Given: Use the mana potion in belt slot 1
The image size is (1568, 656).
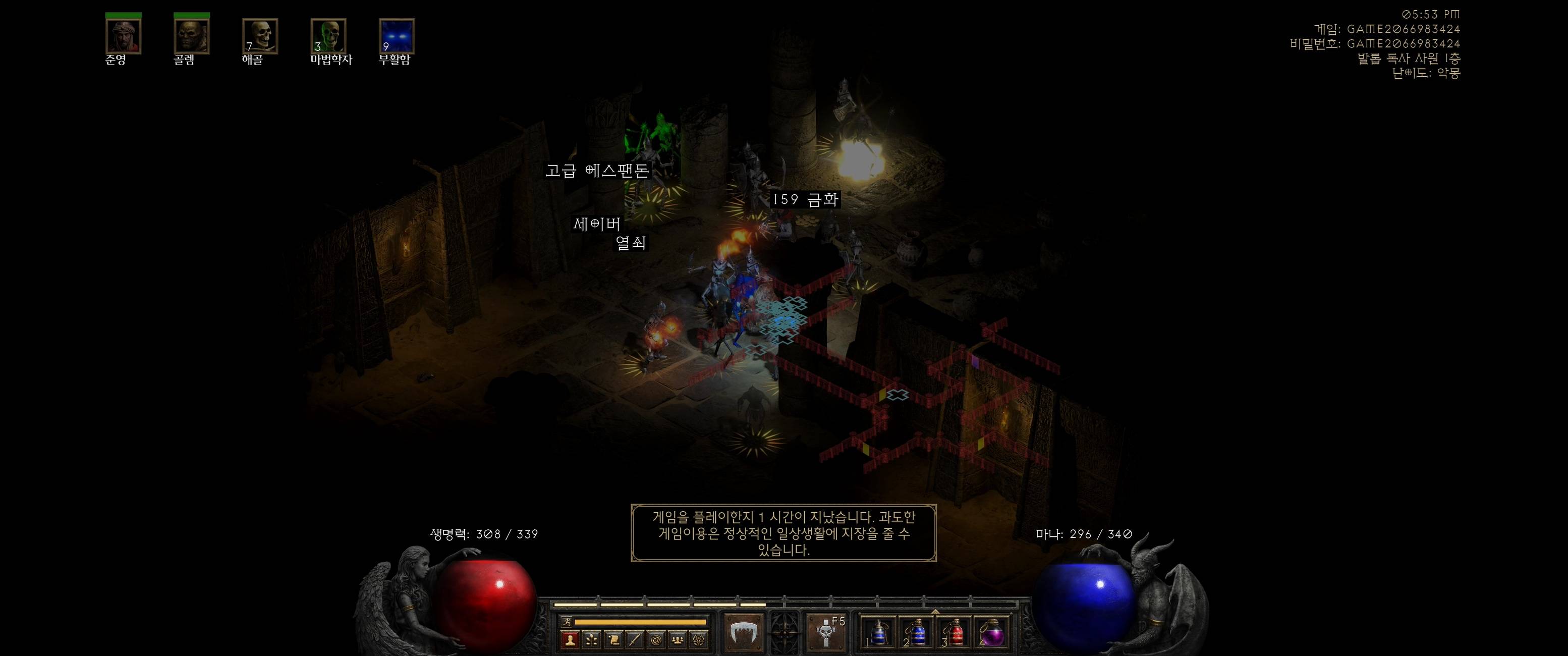Looking at the screenshot, I should pyautogui.click(x=878, y=633).
